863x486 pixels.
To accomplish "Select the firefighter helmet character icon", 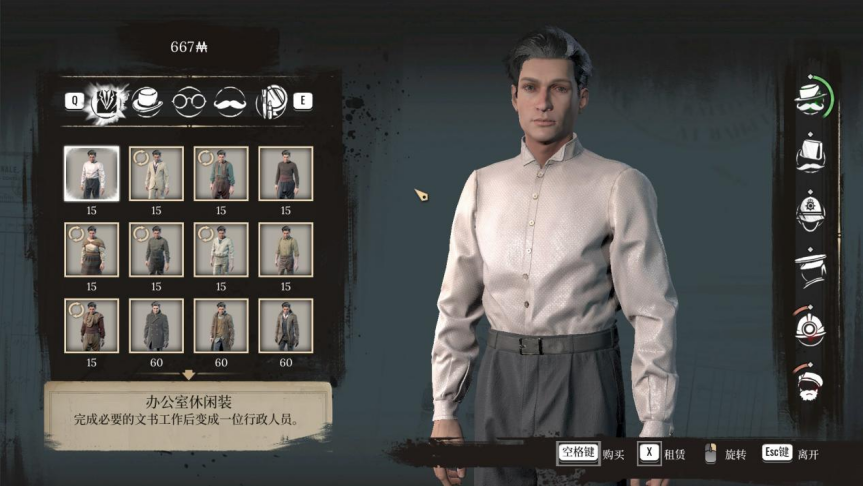I will pyautogui.click(x=810, y=324).
